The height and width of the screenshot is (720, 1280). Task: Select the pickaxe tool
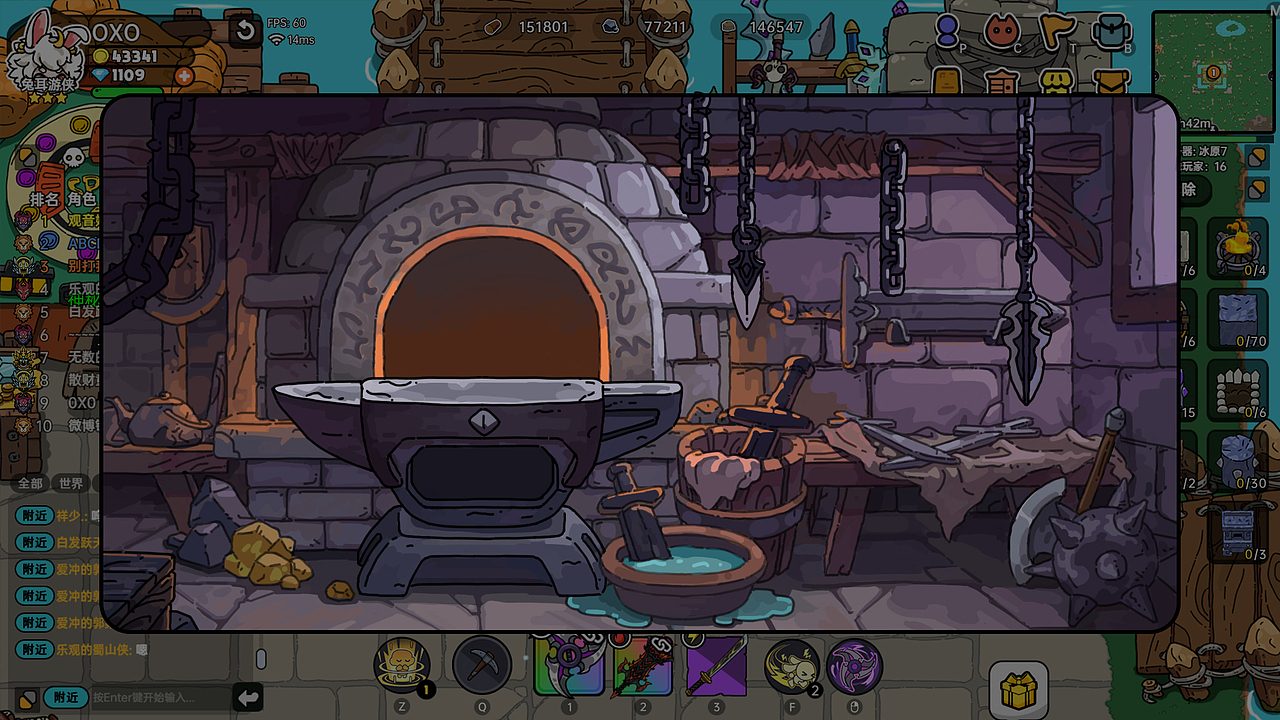(482, 665)
